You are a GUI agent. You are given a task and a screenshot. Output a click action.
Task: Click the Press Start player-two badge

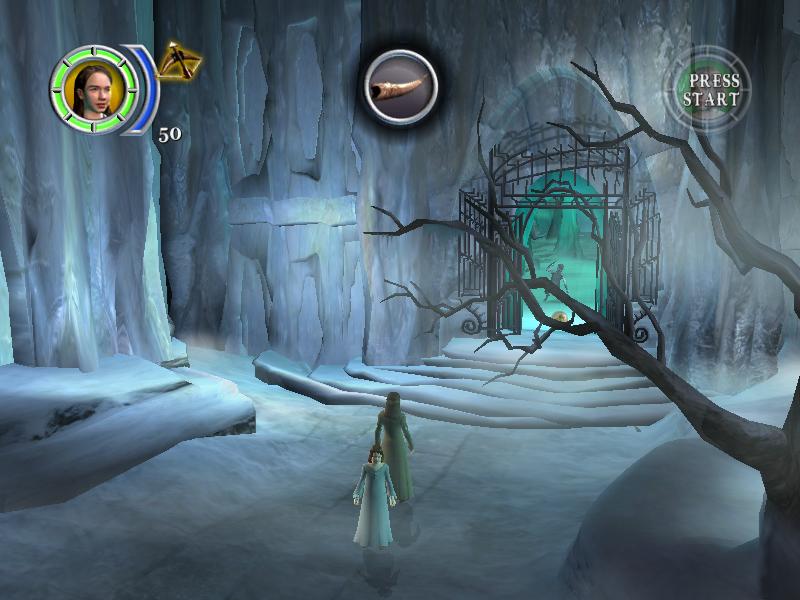[711, 90]
